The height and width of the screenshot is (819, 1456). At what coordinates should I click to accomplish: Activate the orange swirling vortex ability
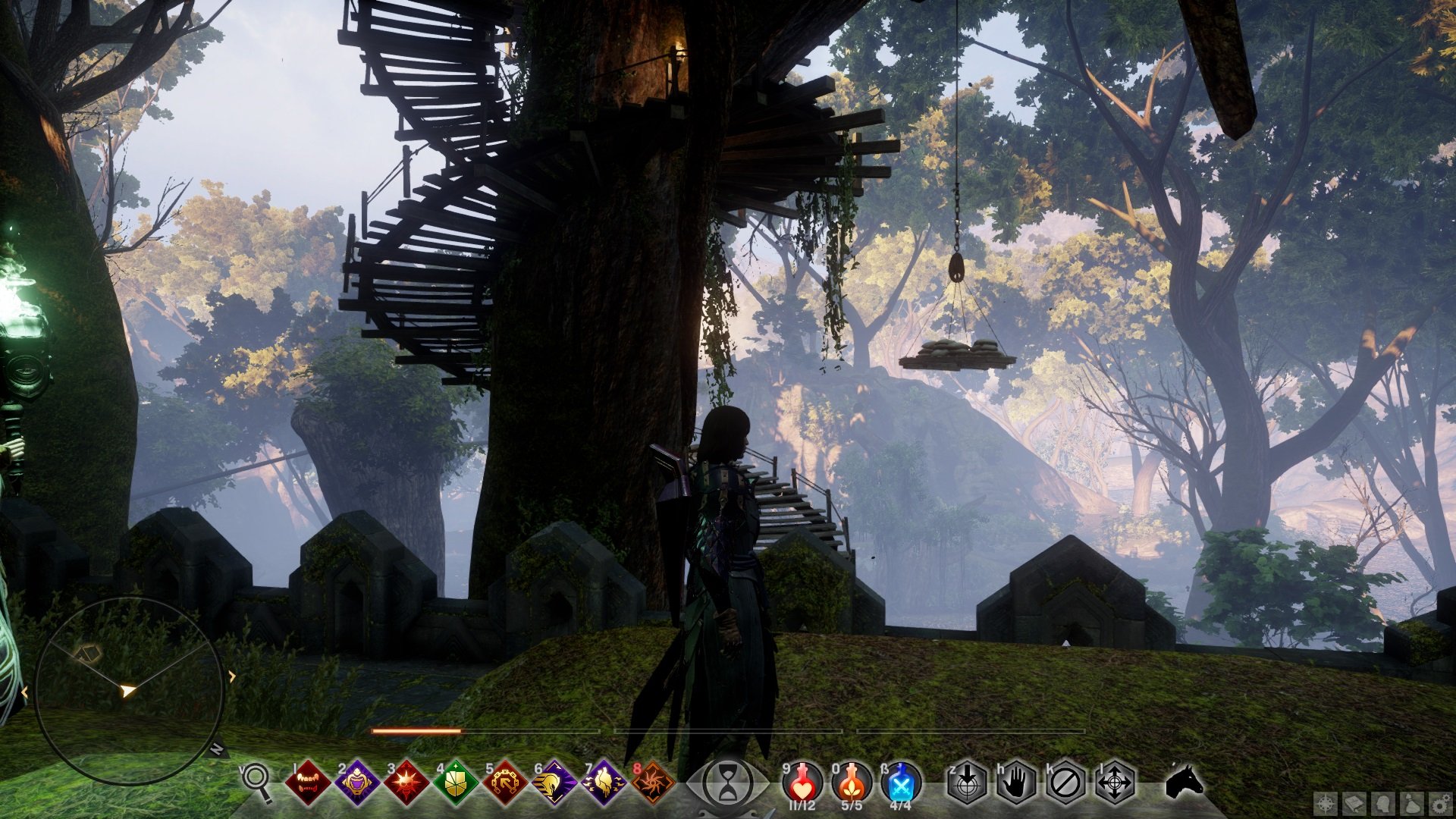[x=653, y=783]
